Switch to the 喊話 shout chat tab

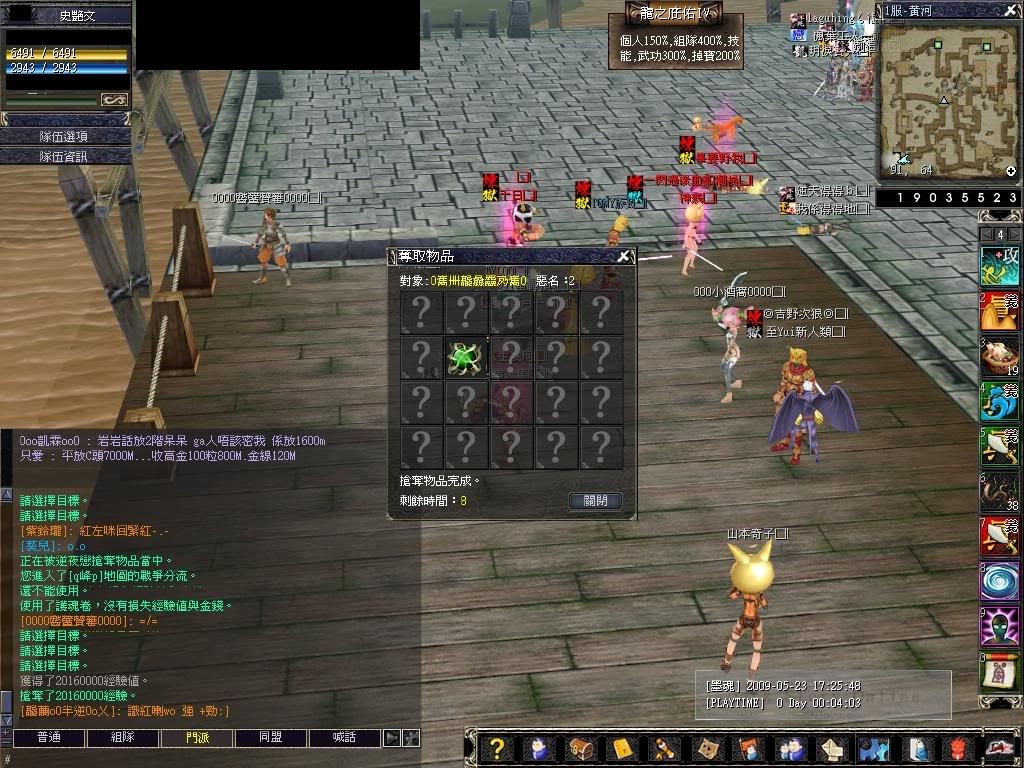345,738
